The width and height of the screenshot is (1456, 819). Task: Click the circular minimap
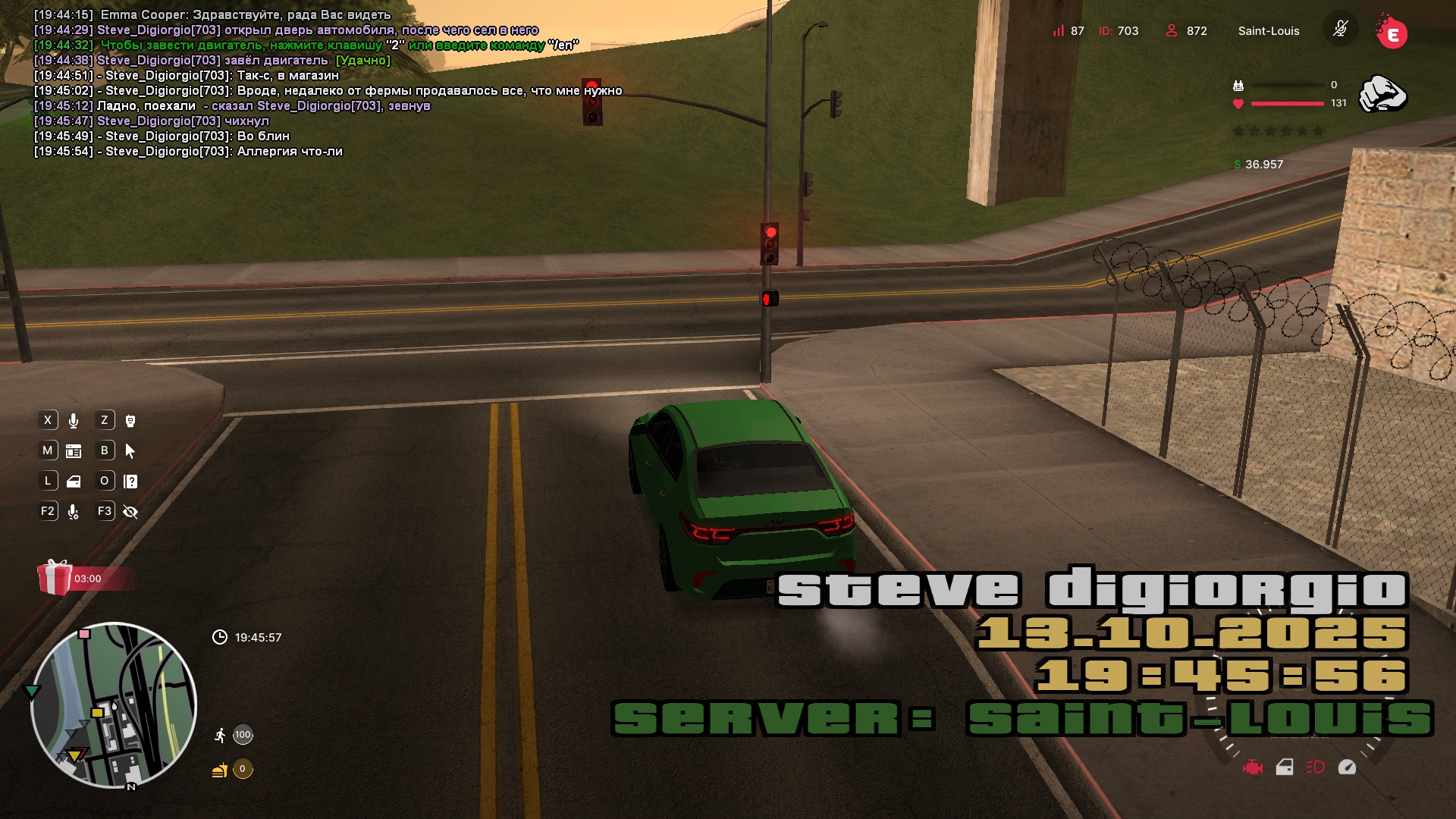[114, 705]
